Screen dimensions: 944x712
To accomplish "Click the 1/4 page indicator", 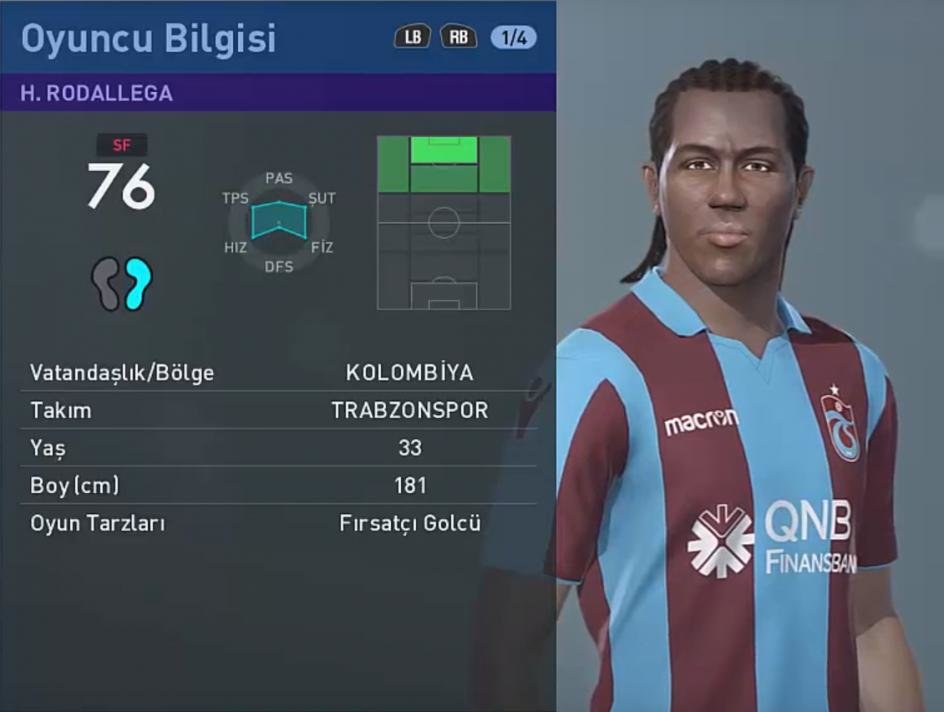I will tap(514, 38).
